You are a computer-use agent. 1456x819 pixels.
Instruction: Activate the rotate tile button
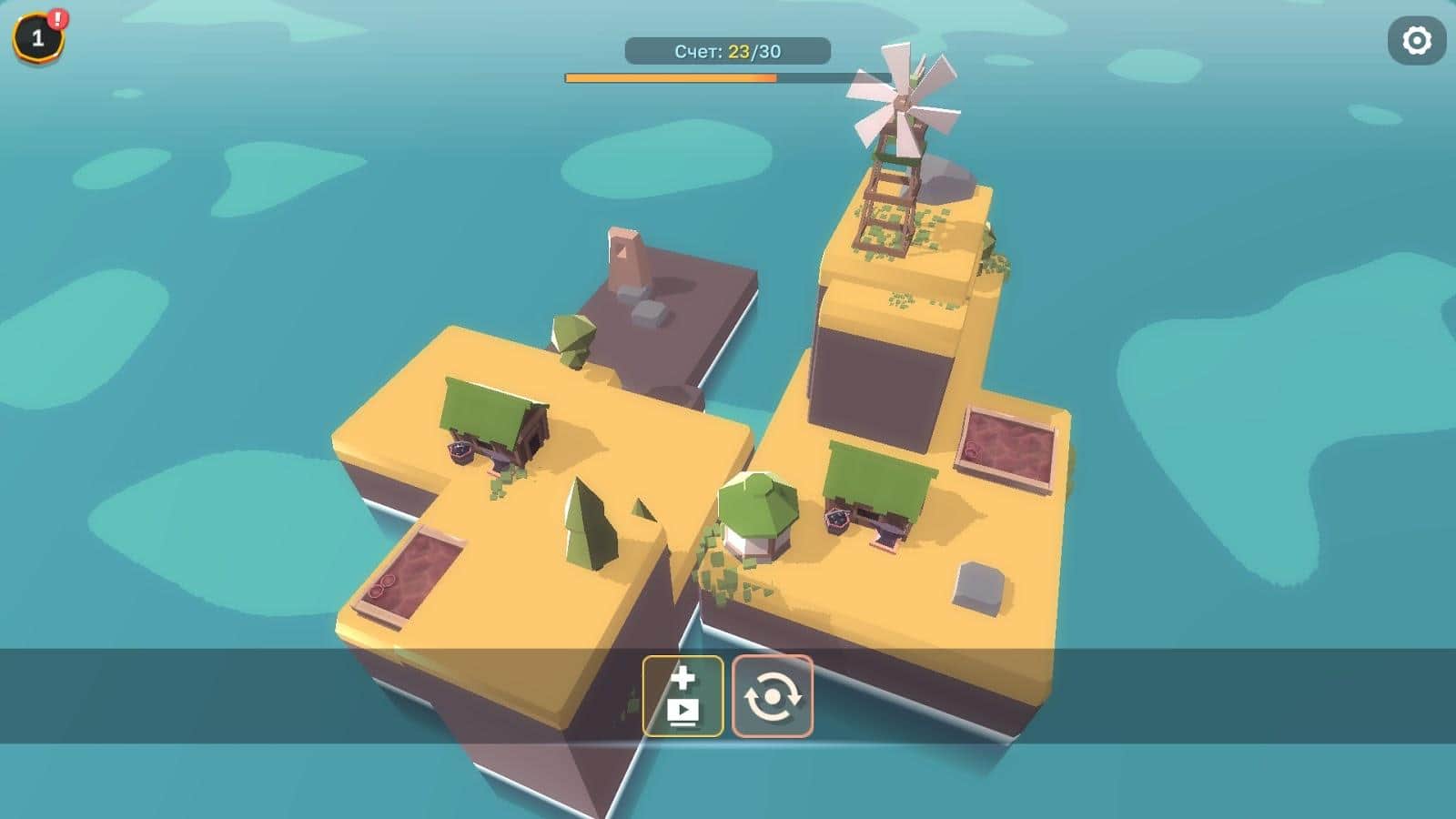coord(773,696)
